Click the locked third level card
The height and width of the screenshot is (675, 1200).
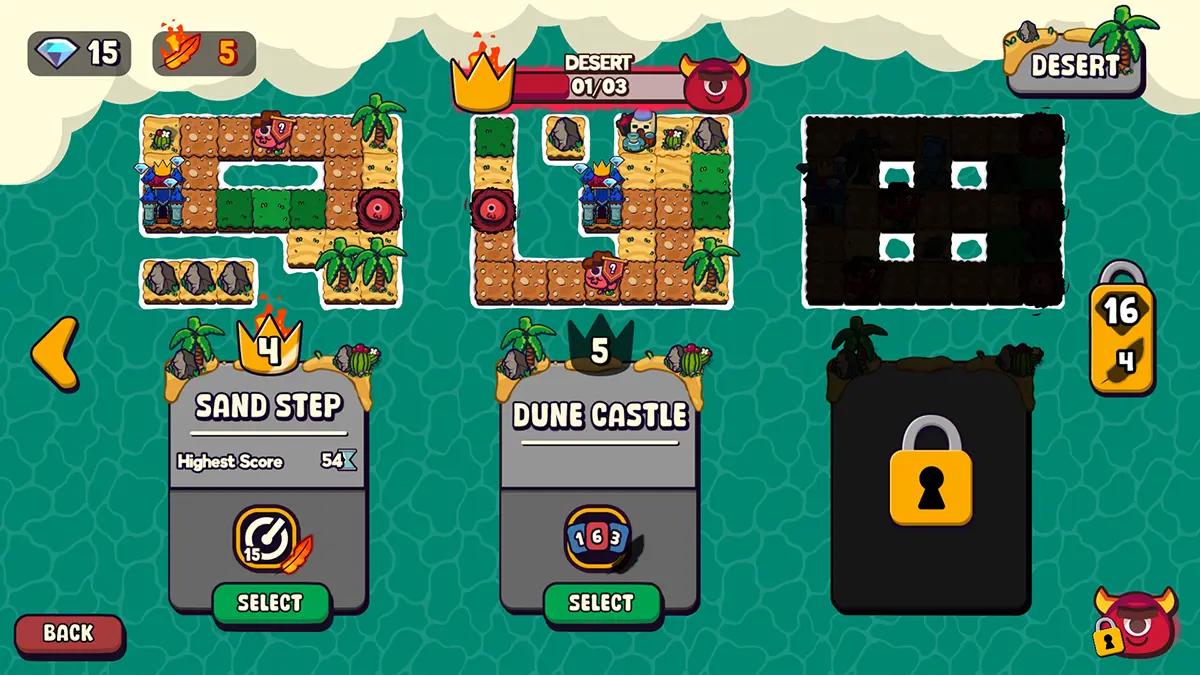click(x=931, y=480)
